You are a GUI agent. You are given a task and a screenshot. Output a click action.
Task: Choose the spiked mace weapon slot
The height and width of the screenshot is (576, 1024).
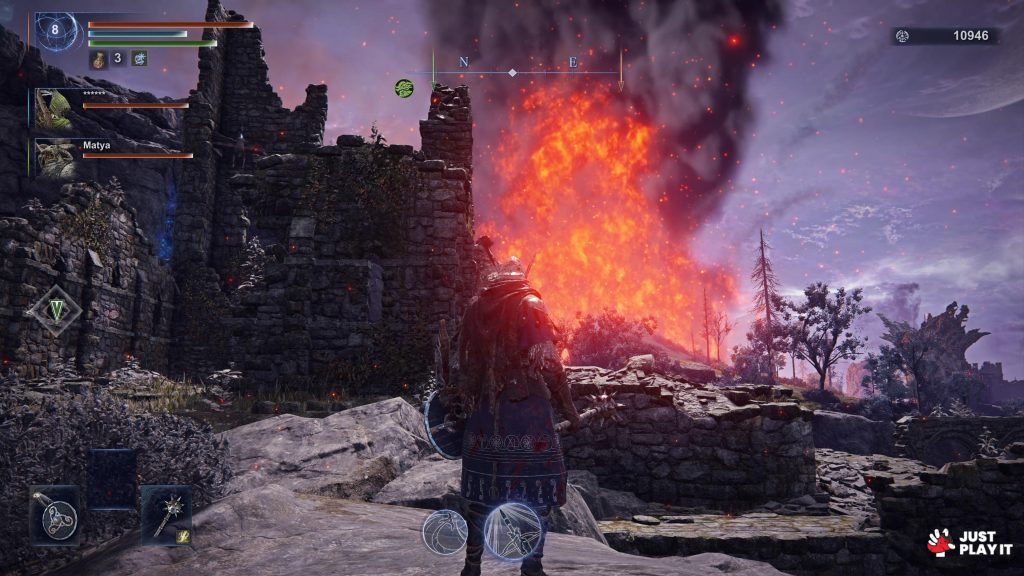[165, 514]
